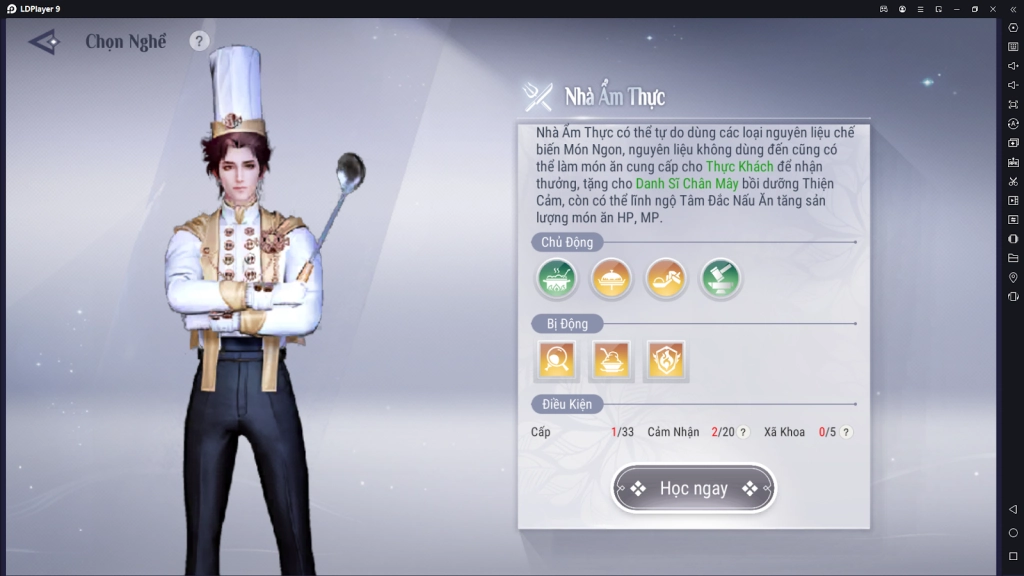This screenshot has width=1024, height=576.
Task: Click the Học ngay button
Action: pos(693,489)
